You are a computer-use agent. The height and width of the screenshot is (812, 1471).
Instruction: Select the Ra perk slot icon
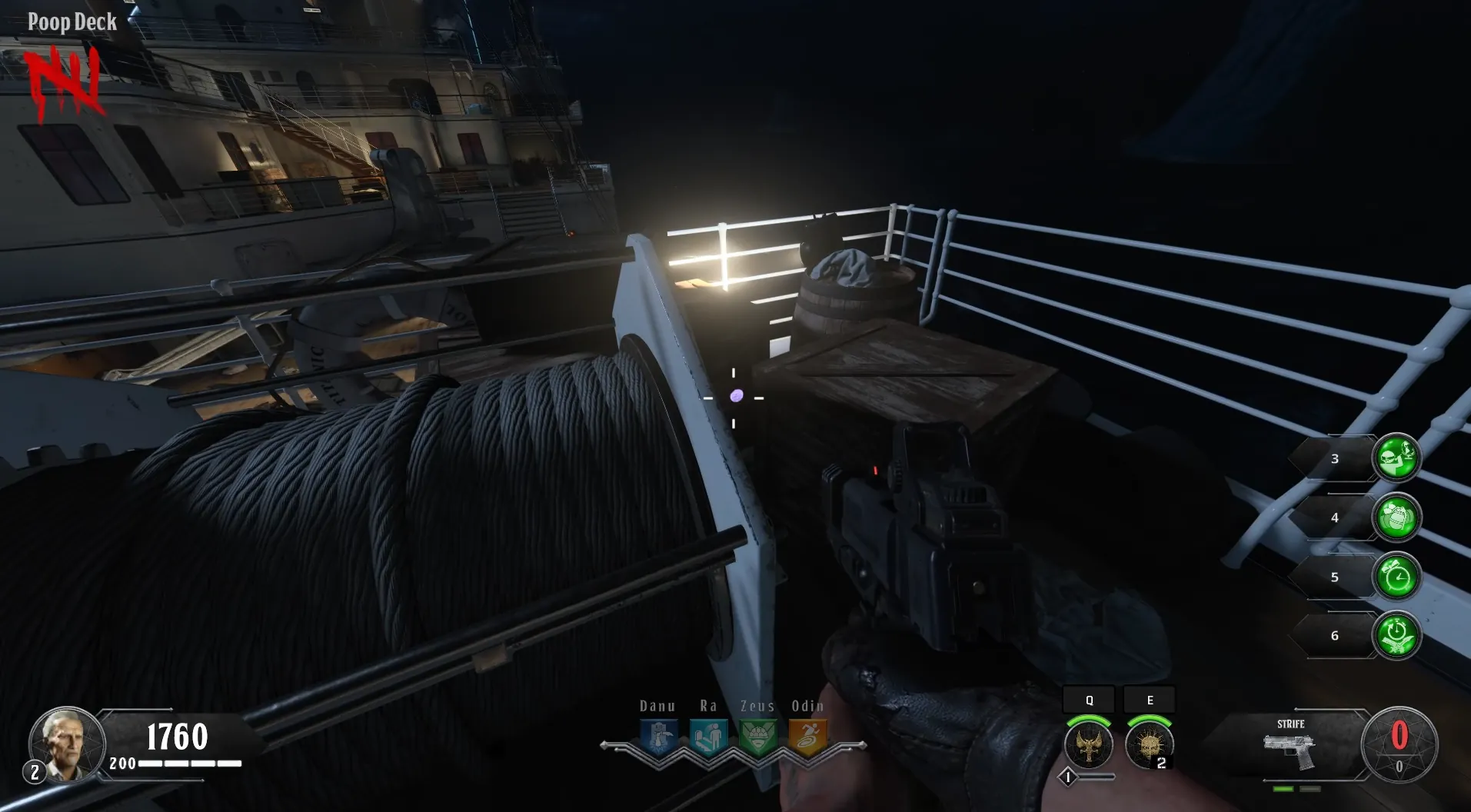(708, 738)
